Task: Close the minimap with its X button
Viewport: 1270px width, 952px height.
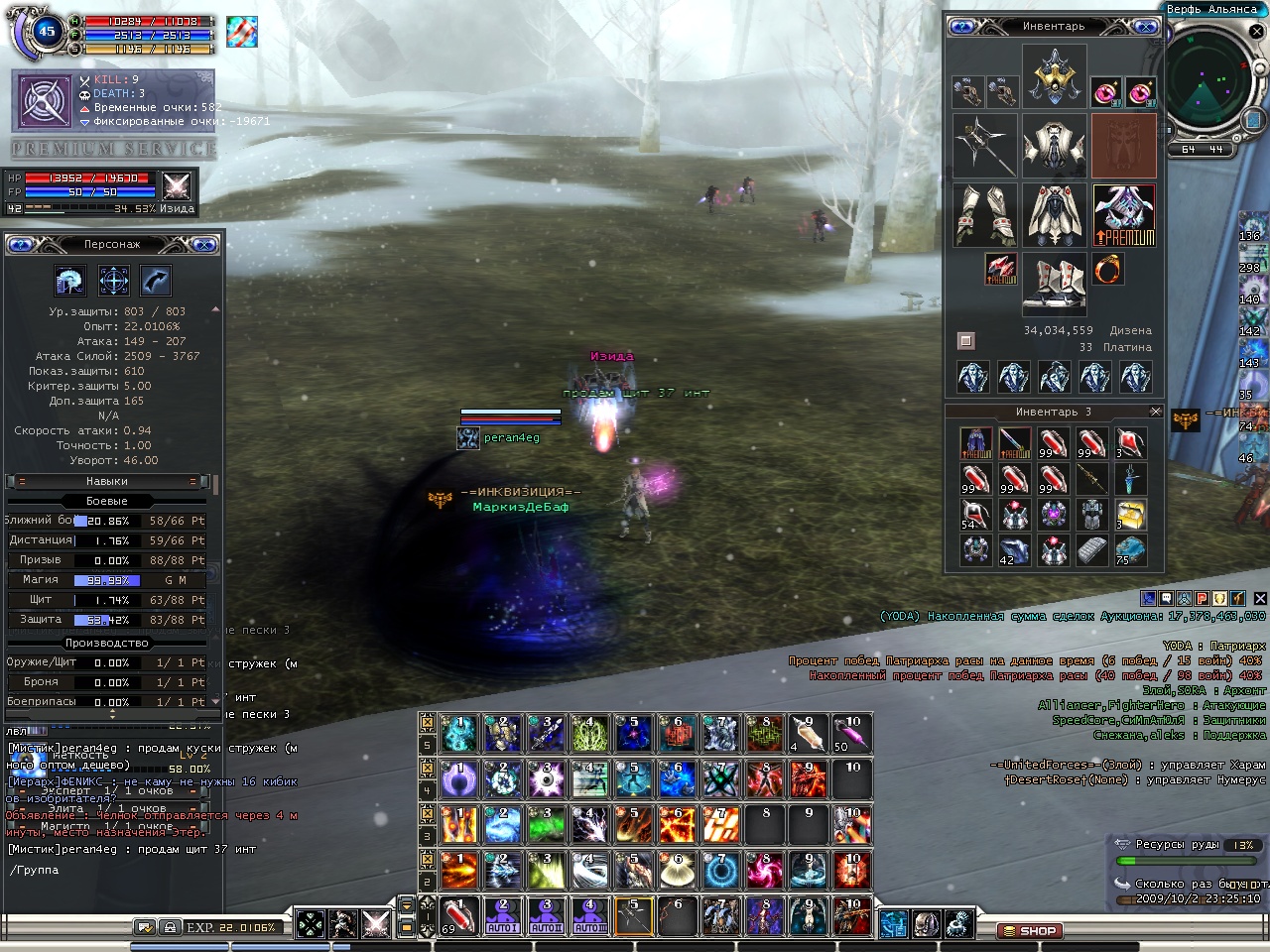Action: (x=1257, y=32)
